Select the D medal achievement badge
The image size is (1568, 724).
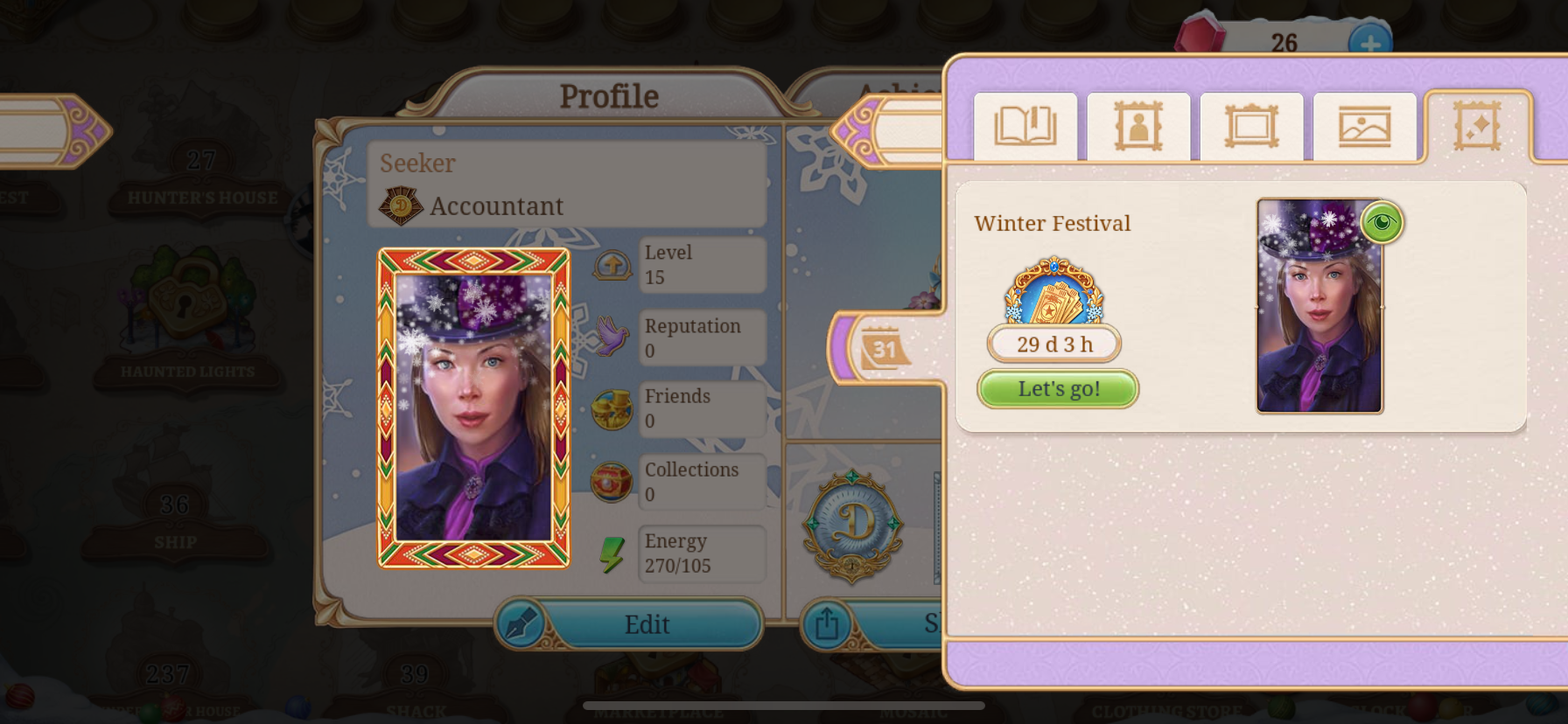[x=853, y=526]
